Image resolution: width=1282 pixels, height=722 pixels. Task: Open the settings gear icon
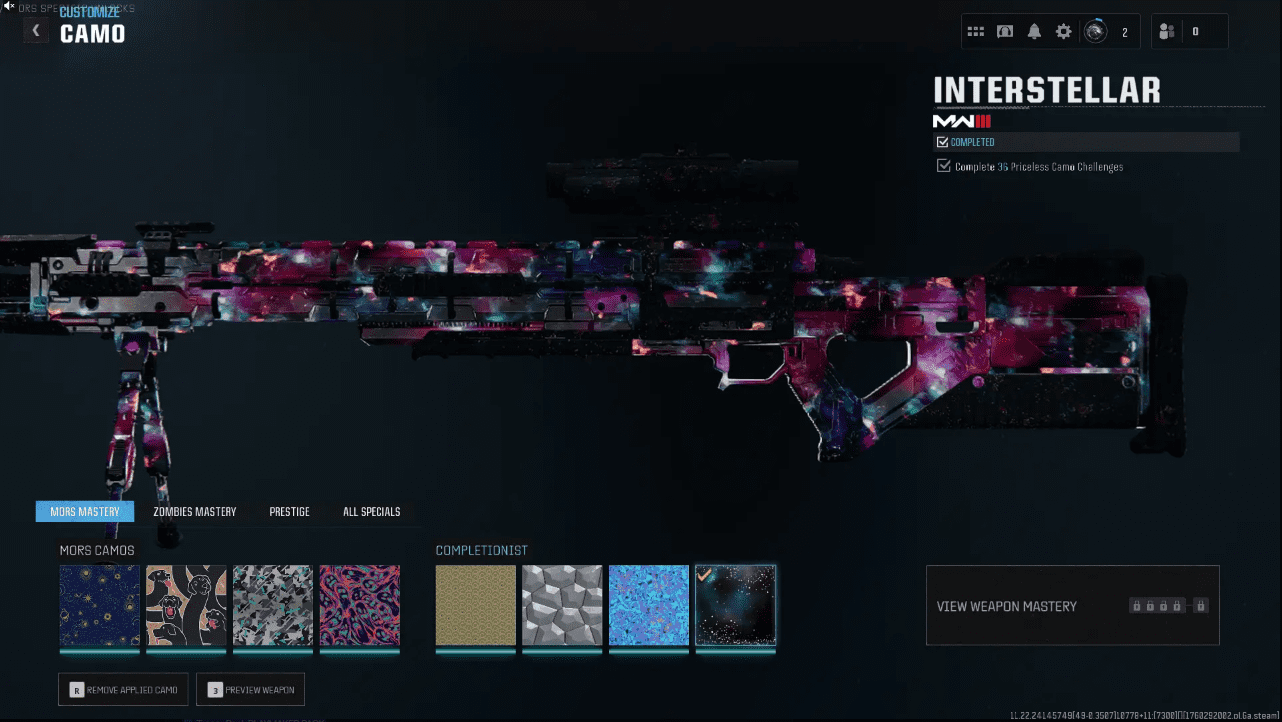[x=1064, y=32]
